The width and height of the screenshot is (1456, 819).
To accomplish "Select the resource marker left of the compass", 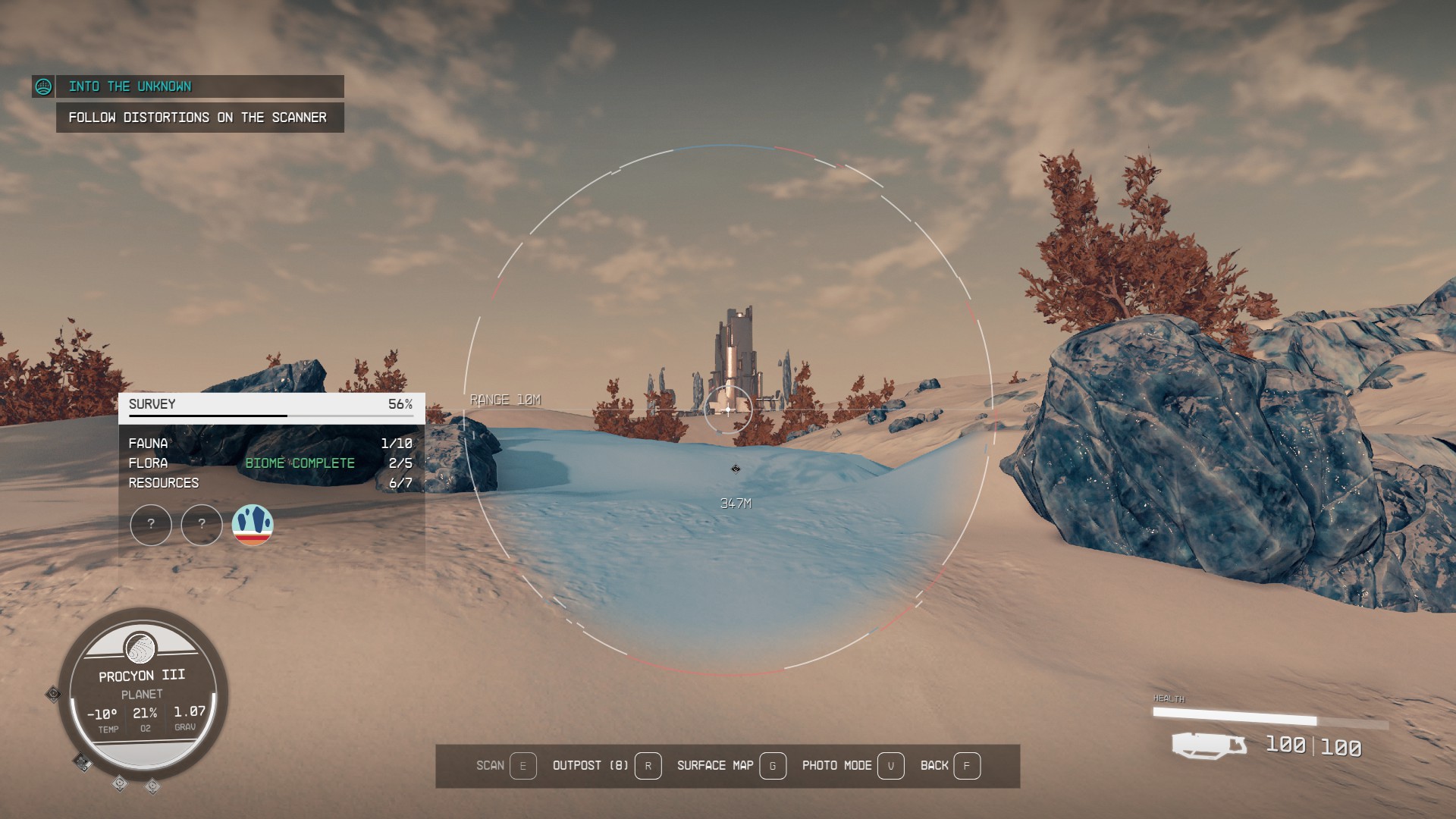I will (53, 693).
